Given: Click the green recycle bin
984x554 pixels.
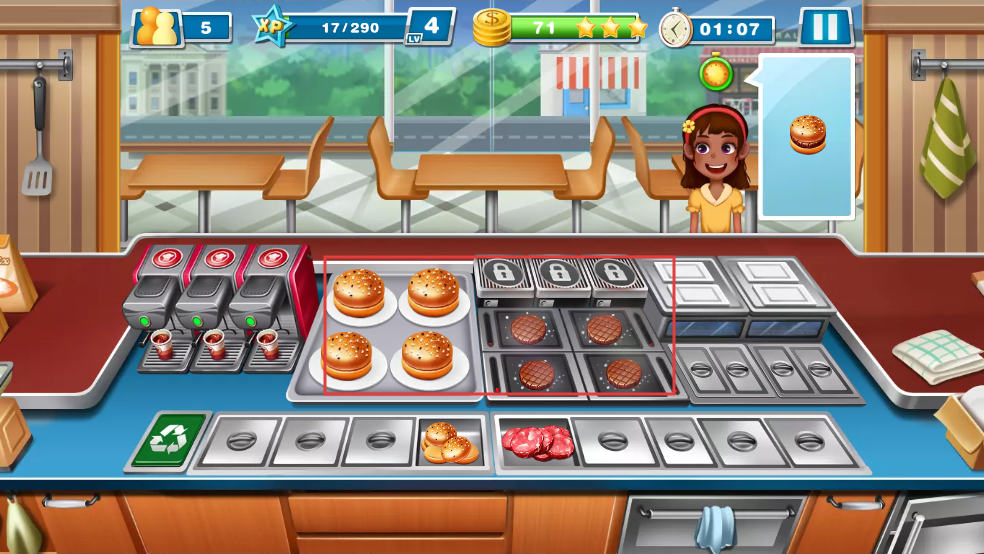Looking at the screenshot, I should 168,441.
